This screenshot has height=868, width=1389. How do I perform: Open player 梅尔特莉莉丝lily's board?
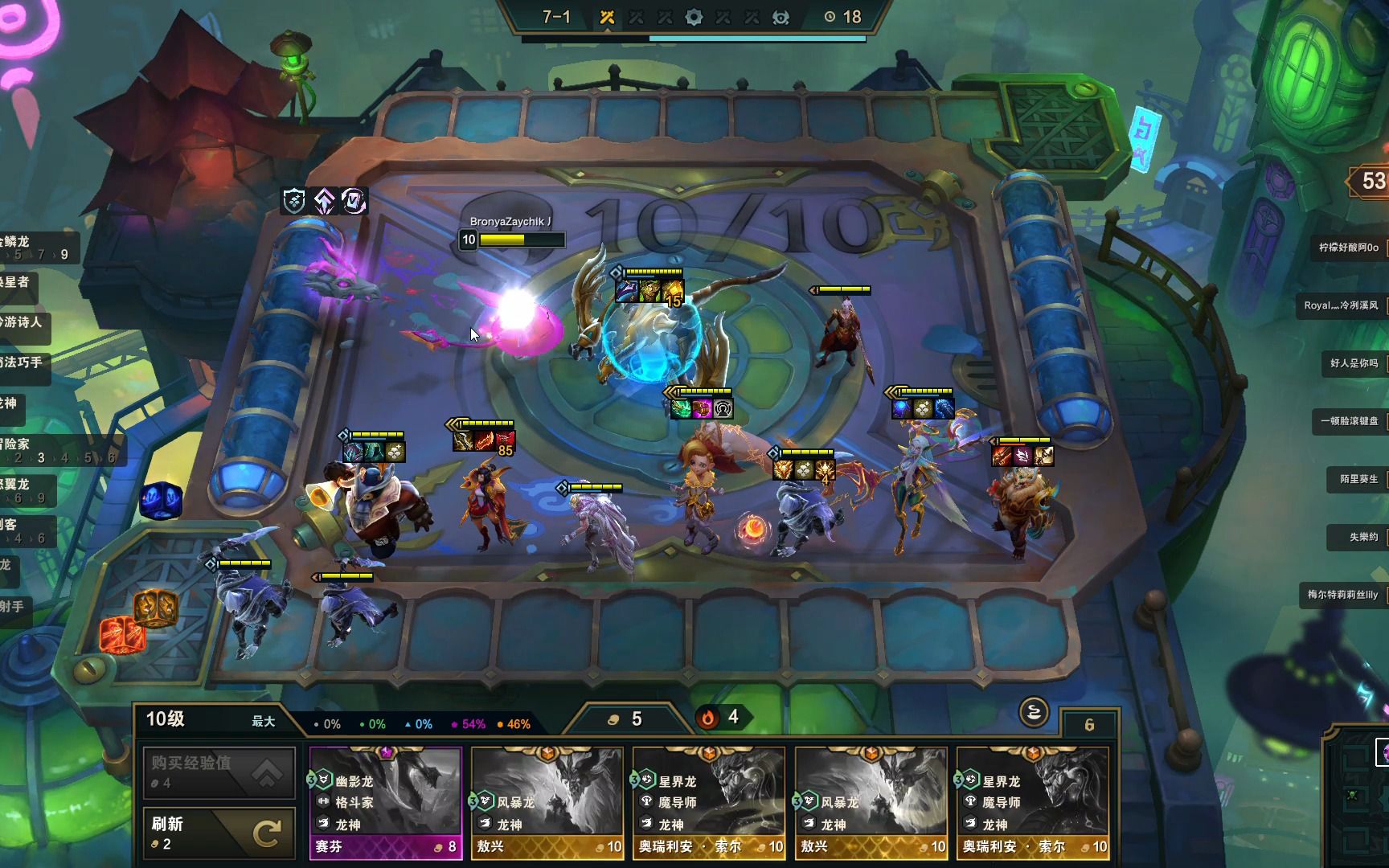(1342, 595)
